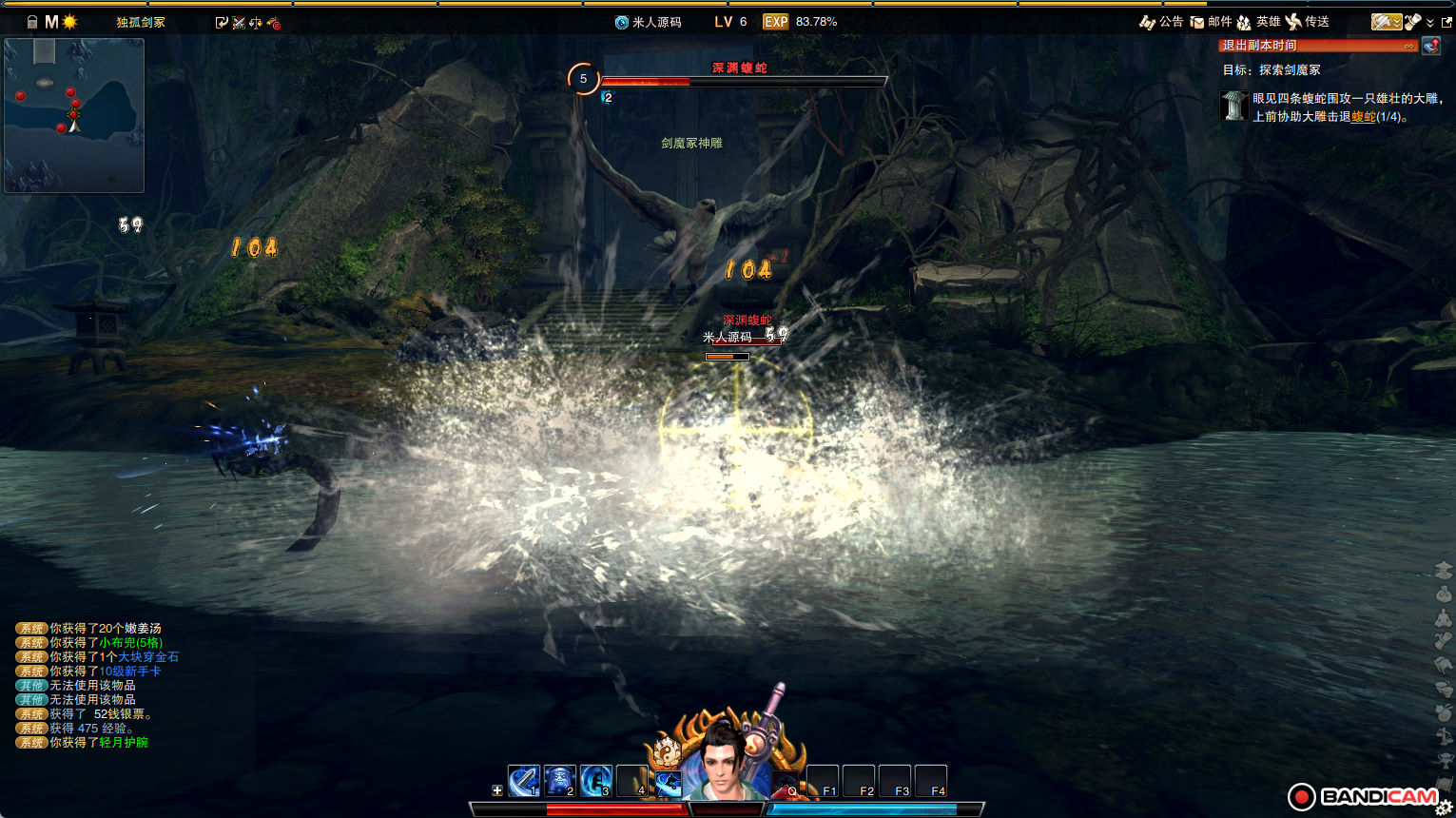
Task: Activate the sword slash skill in slot 1
Action: (x=523, y=782)
